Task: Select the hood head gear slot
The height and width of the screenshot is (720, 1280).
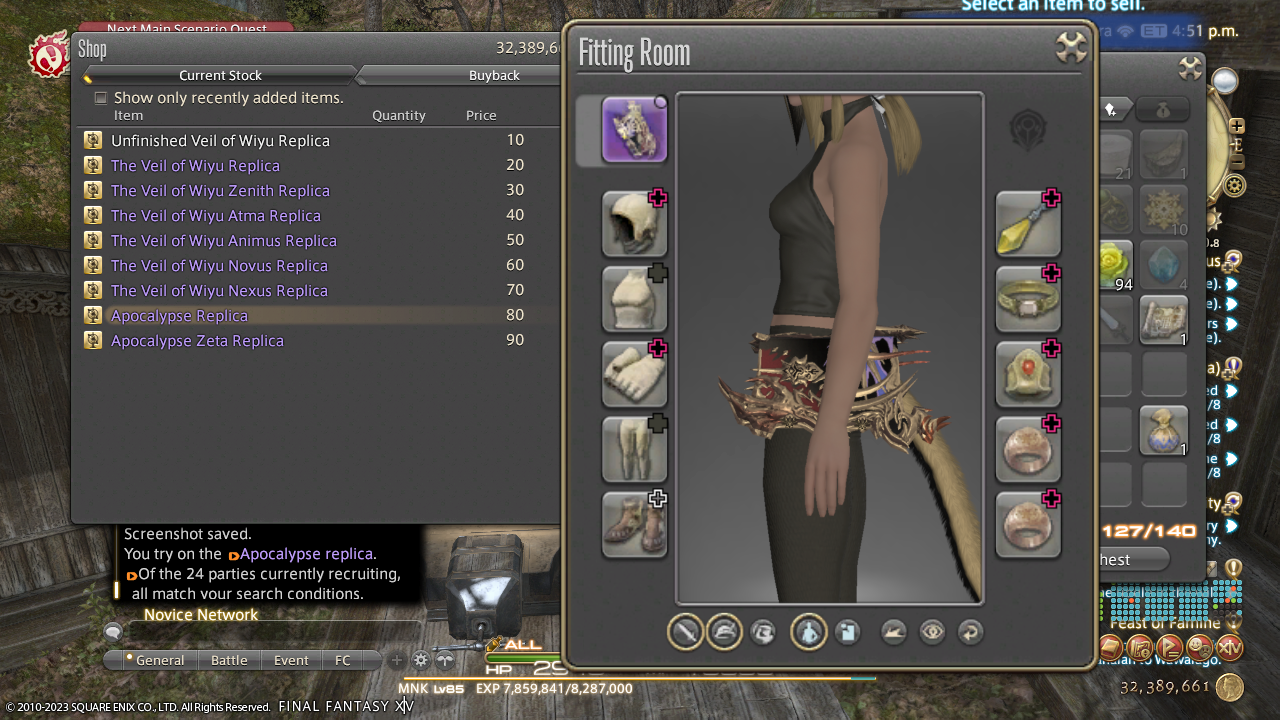Action: tap(634, 223)
